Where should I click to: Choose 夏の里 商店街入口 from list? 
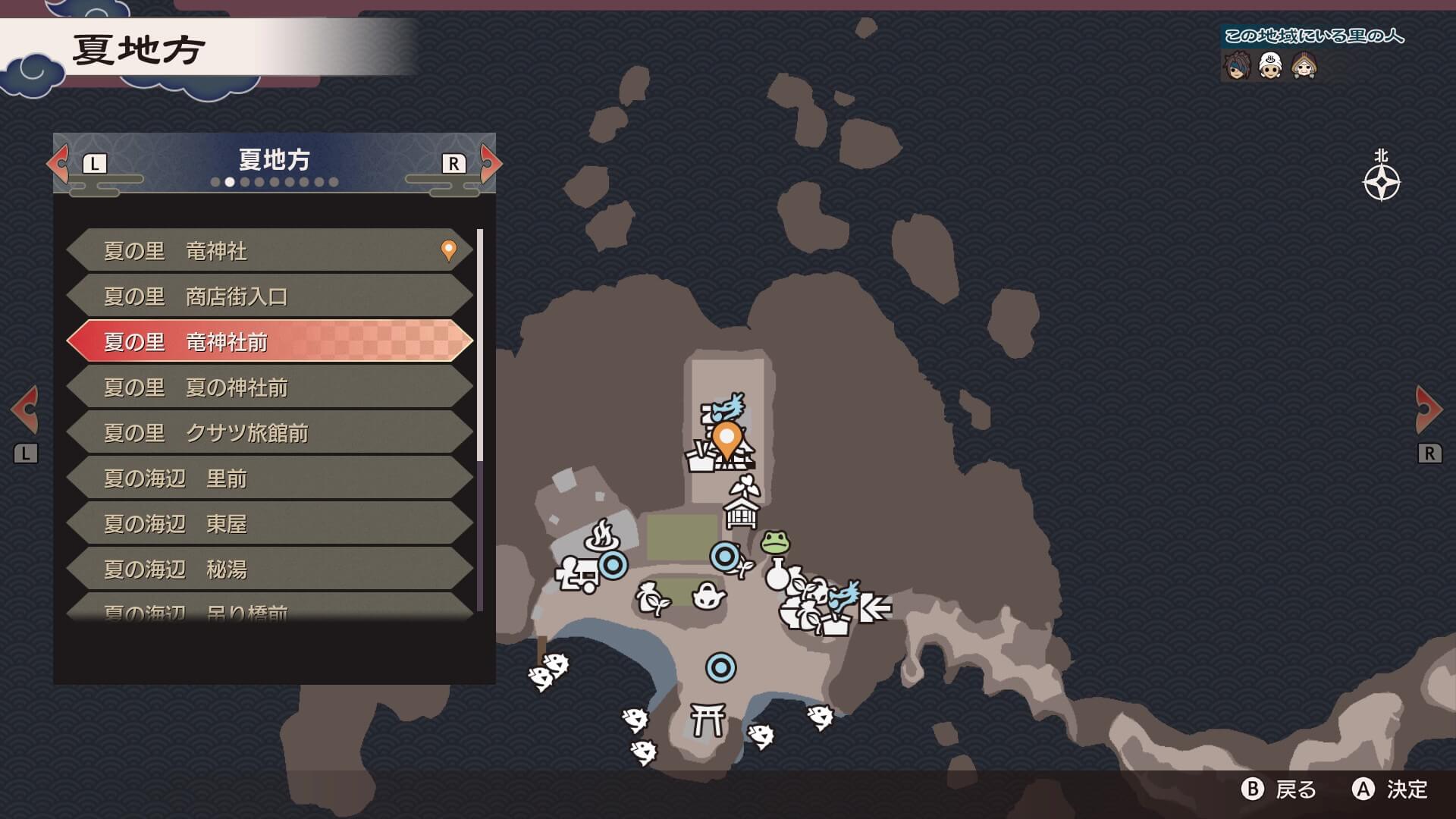[269, 297]
